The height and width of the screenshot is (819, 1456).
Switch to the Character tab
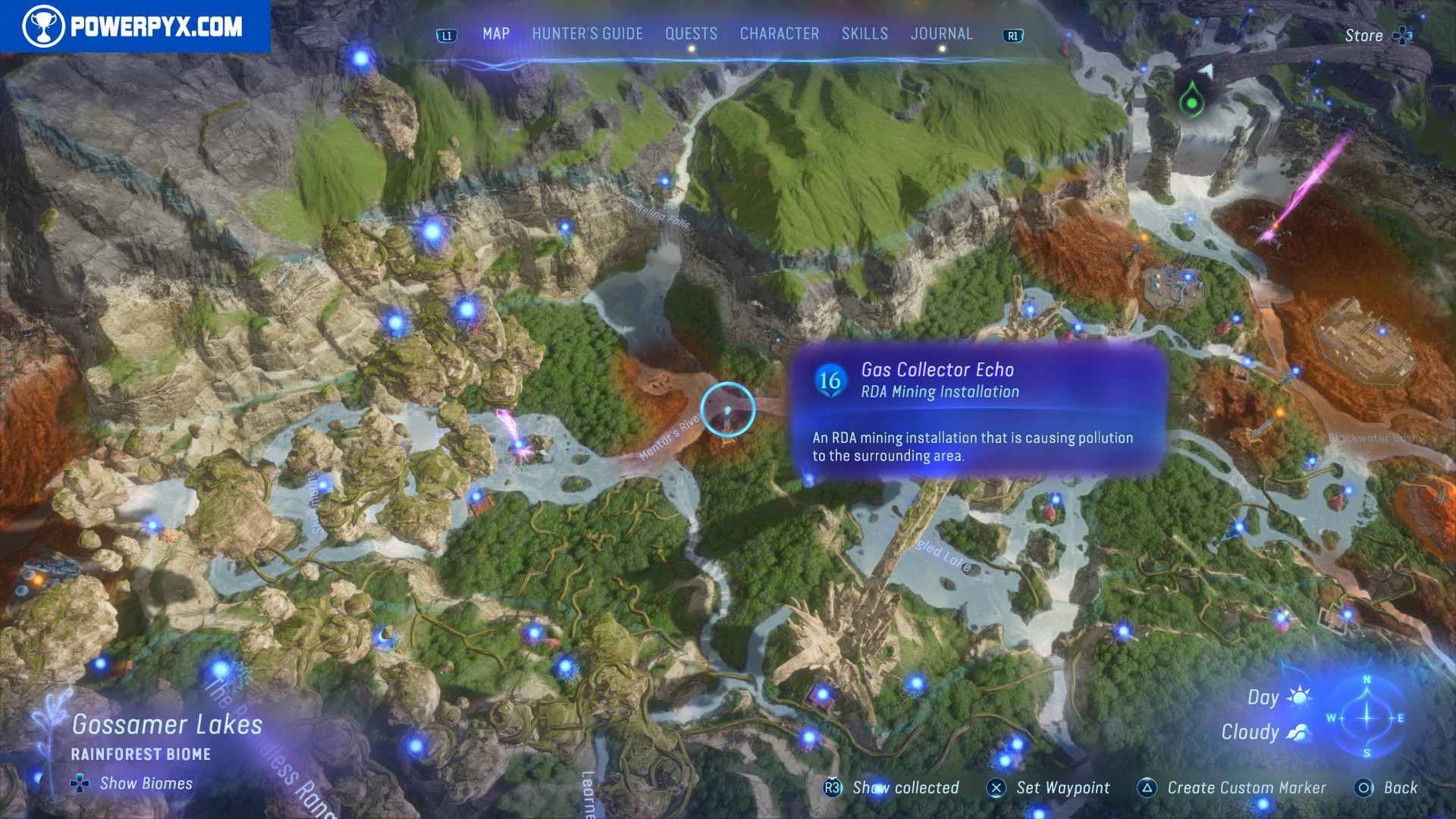coord(780,34)
